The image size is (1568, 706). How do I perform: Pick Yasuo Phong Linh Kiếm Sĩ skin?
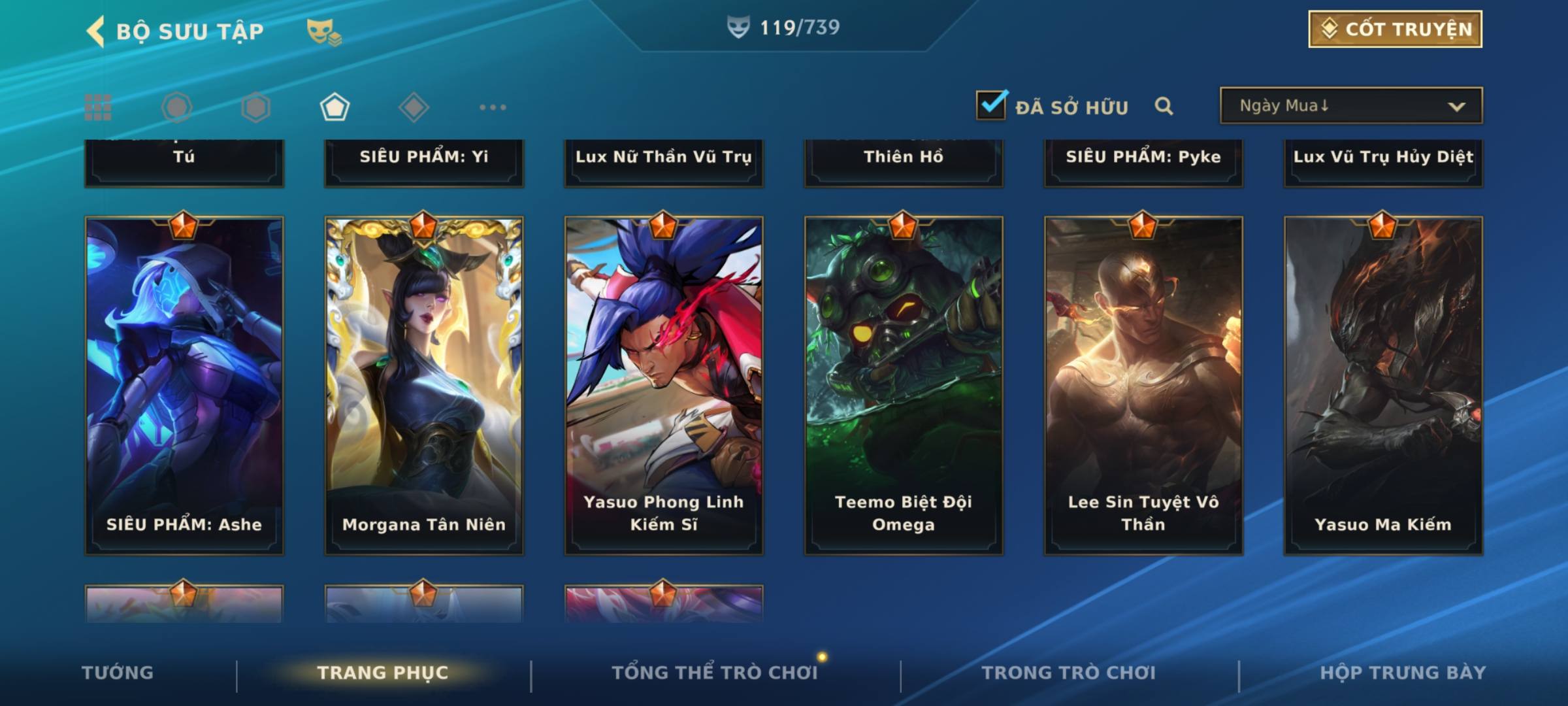(664, 386)
